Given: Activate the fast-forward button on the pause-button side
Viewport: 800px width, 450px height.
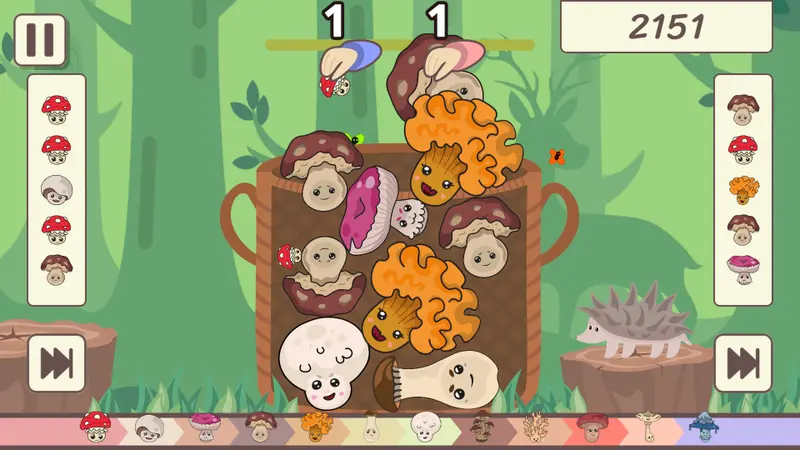Looking at the screenshot, I should [x=56, y=363].
